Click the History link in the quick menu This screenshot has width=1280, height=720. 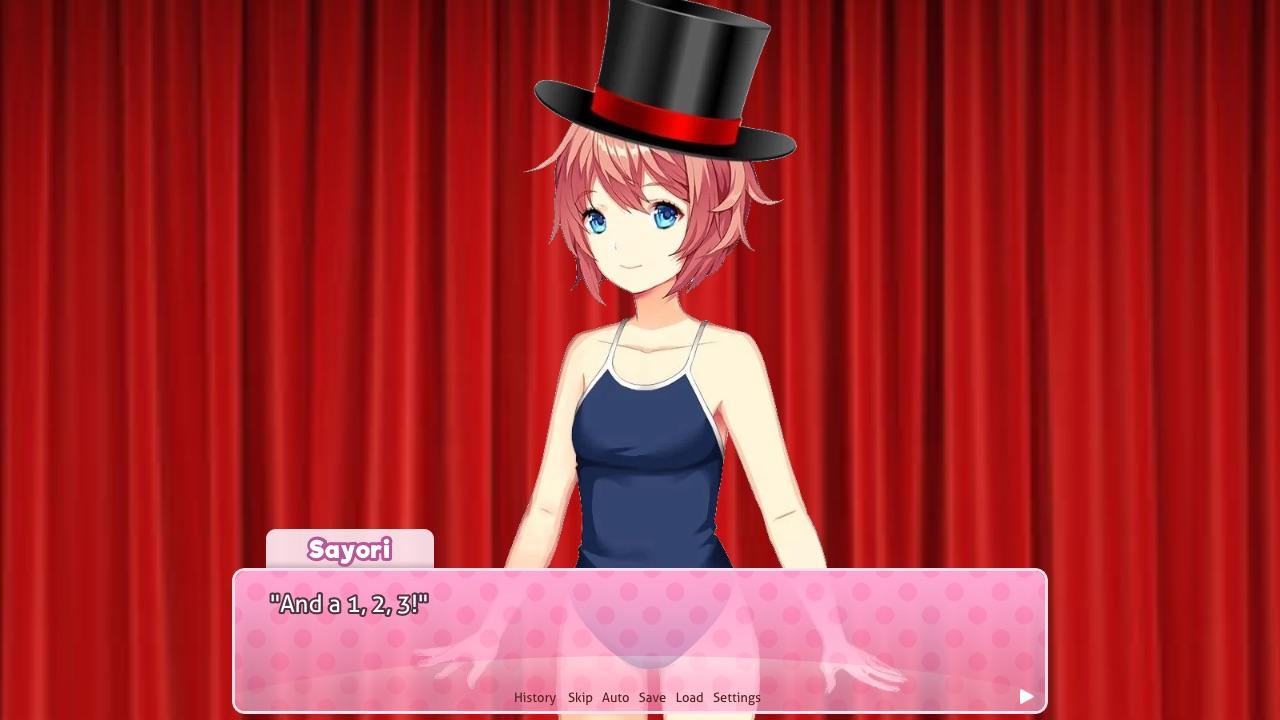tap(534, 697)
